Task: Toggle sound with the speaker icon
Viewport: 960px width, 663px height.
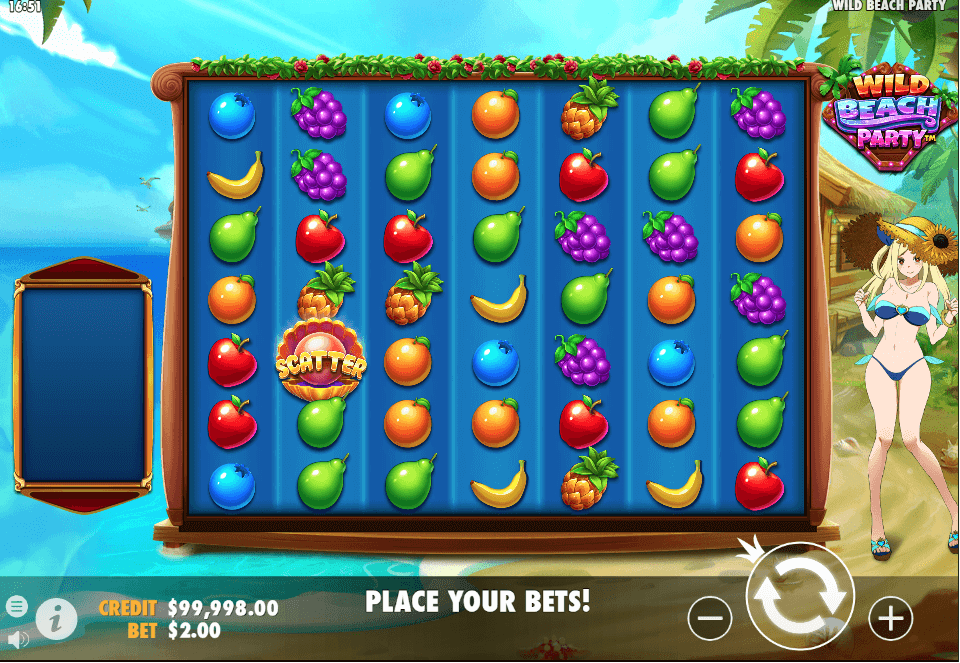Action: pyautogui.click(x=16, y=638)
